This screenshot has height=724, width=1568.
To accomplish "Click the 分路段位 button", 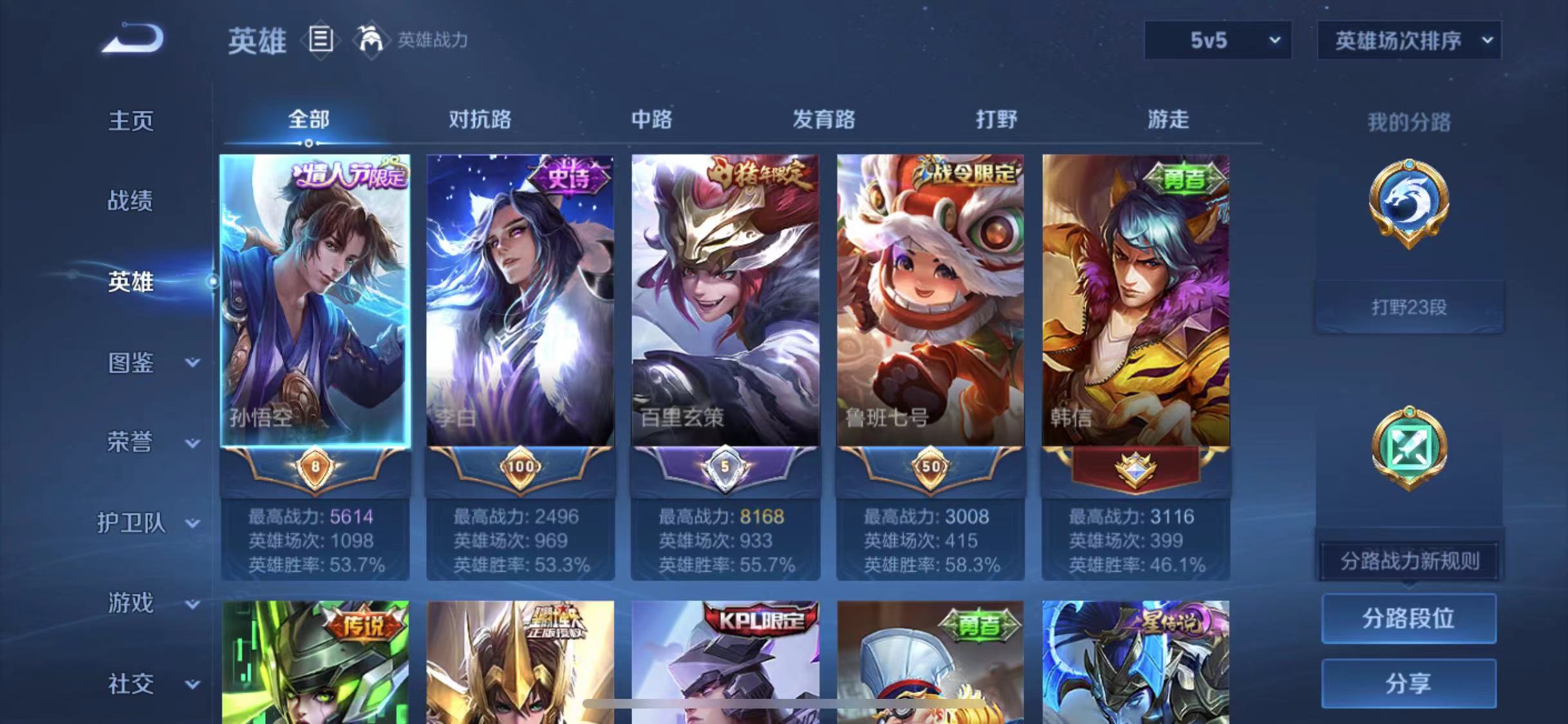I will coord(1408,619).
